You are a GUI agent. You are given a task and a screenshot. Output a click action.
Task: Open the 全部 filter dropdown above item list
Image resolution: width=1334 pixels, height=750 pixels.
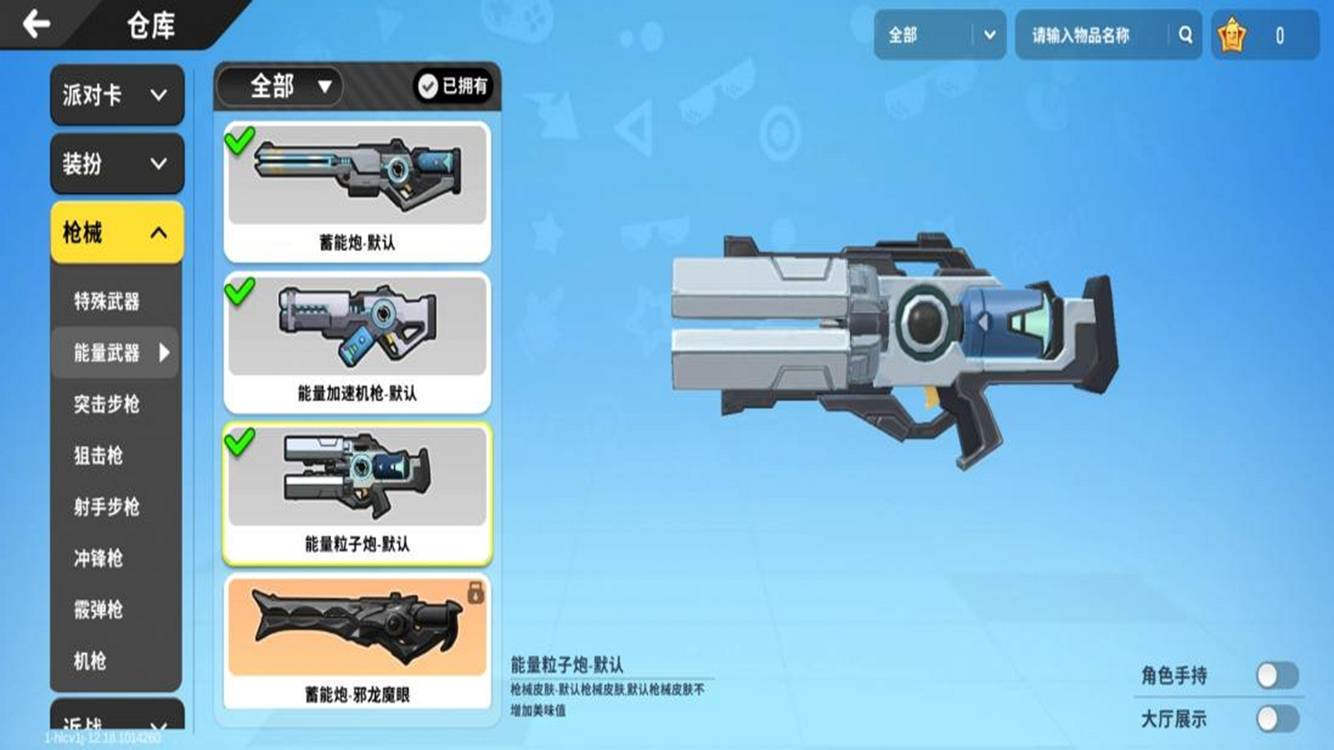(281, 87)
